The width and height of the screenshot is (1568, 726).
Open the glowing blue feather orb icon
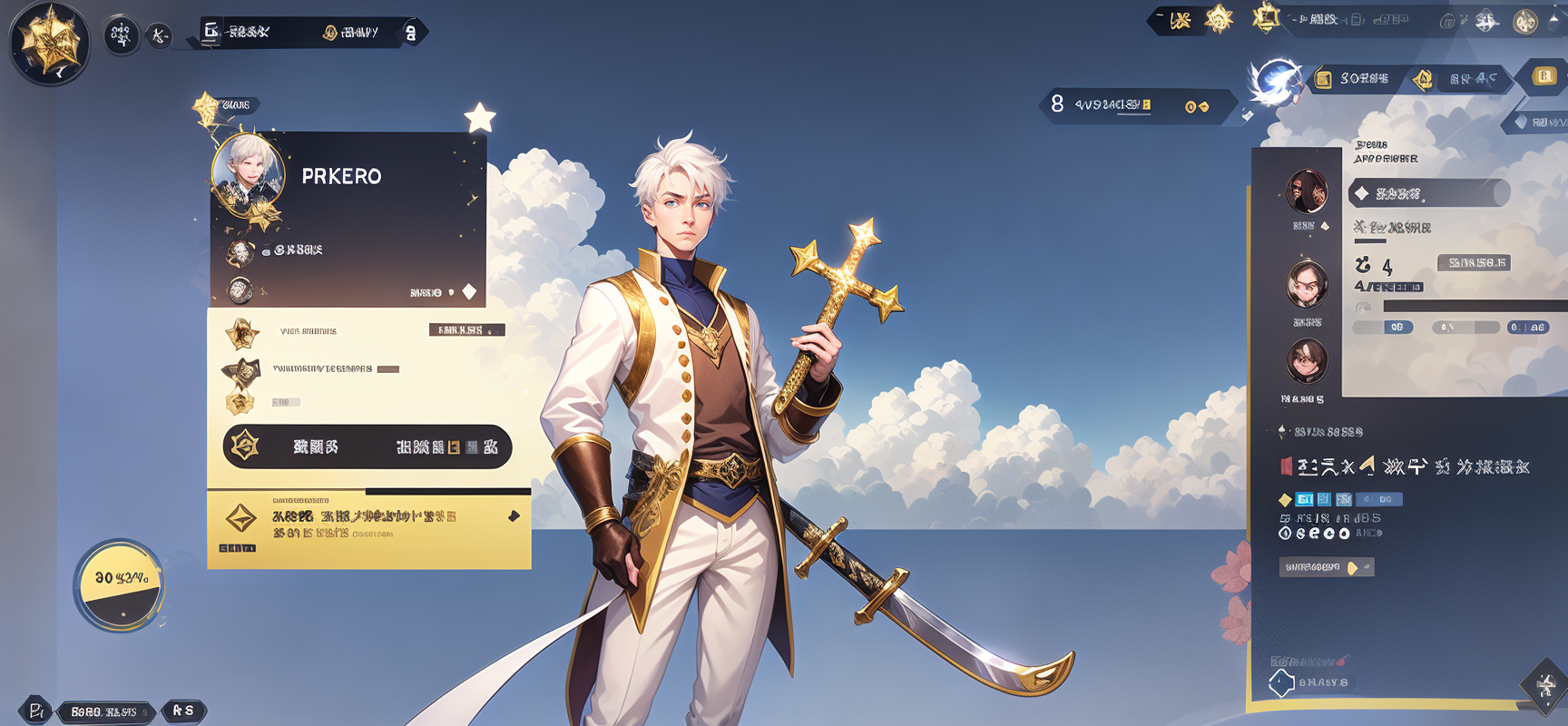(x=1276, y=80)
